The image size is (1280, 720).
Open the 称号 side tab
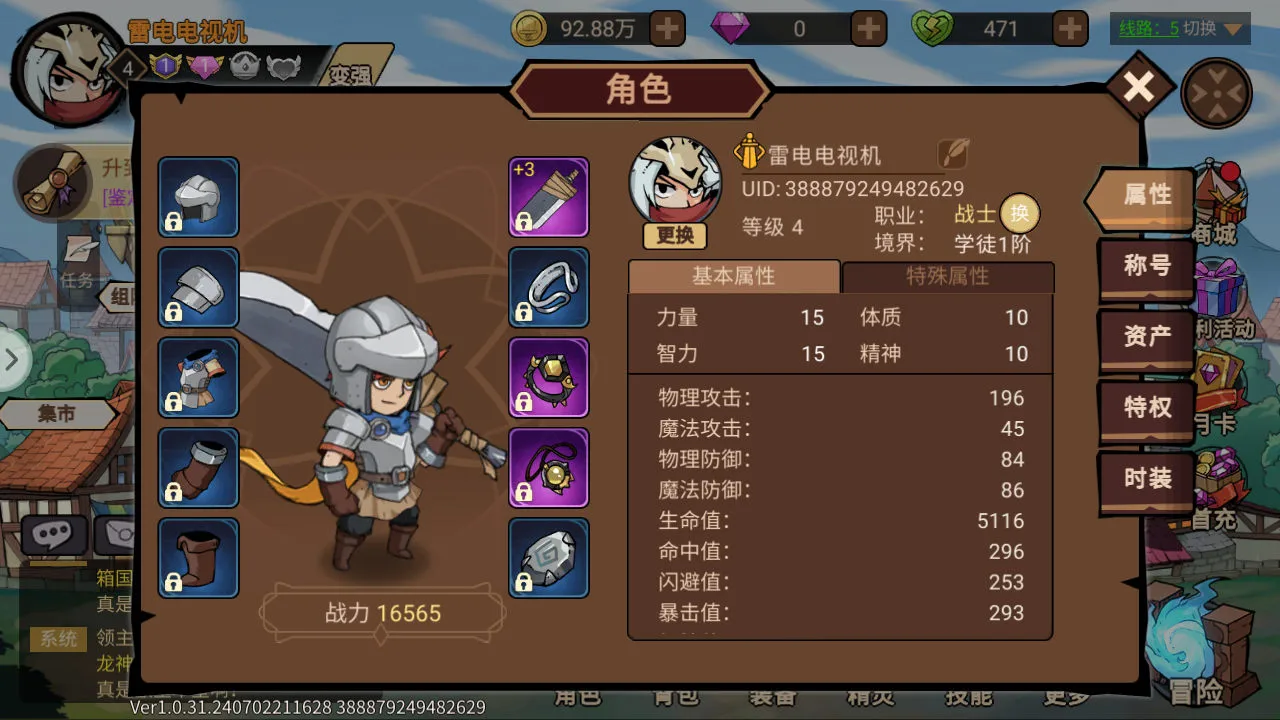click(1146, 266)
